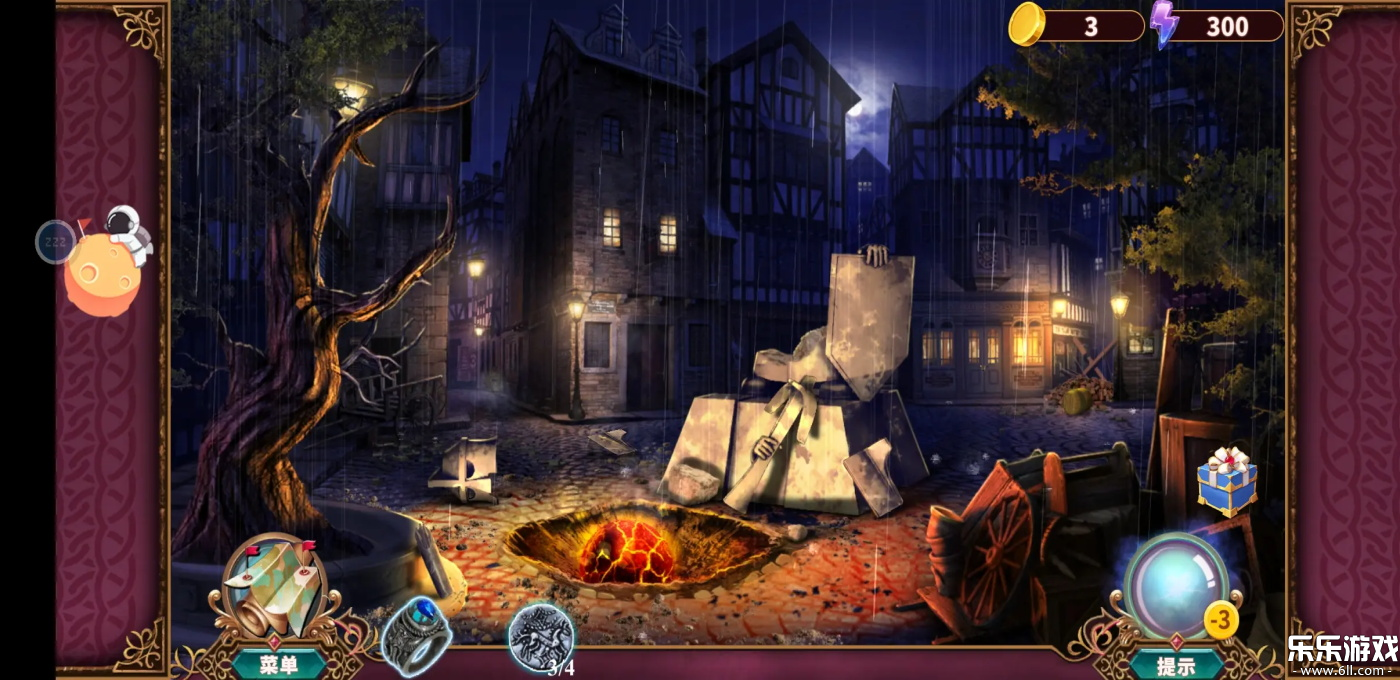Tap the purple lightning energy icon
Image resolution: width=1400 pixels, height=680 pixels.
(1163, 24)
